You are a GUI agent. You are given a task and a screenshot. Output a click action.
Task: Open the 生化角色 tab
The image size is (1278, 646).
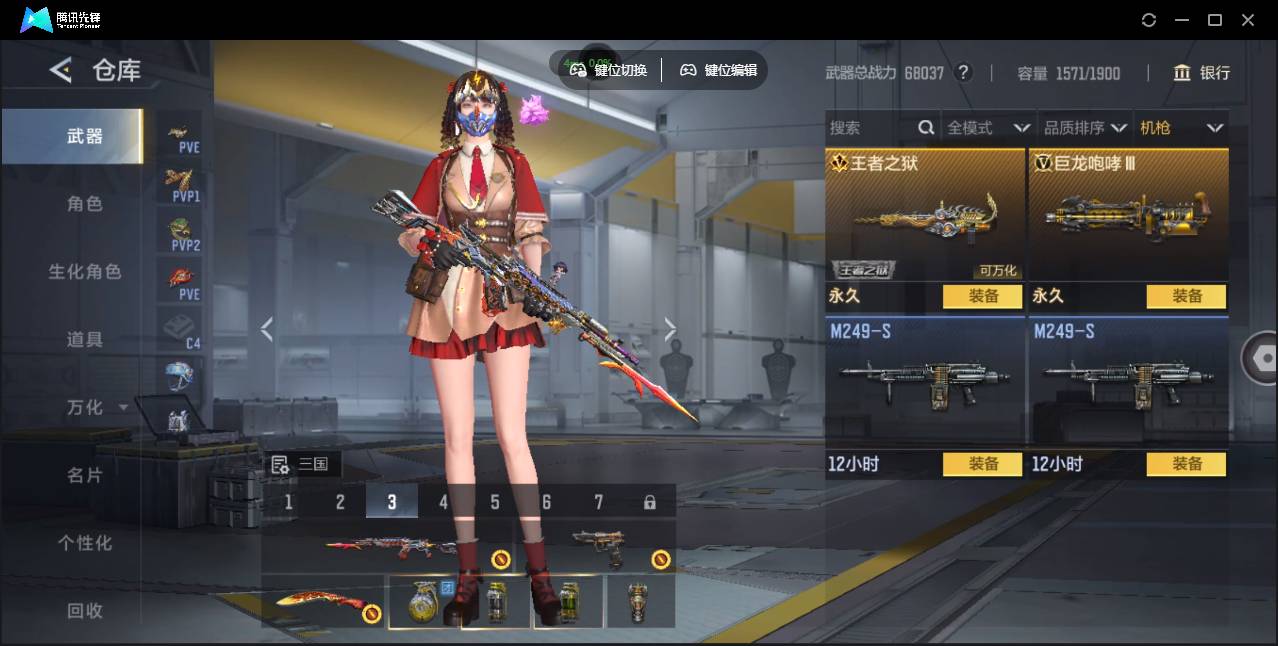tap(85, 272)
